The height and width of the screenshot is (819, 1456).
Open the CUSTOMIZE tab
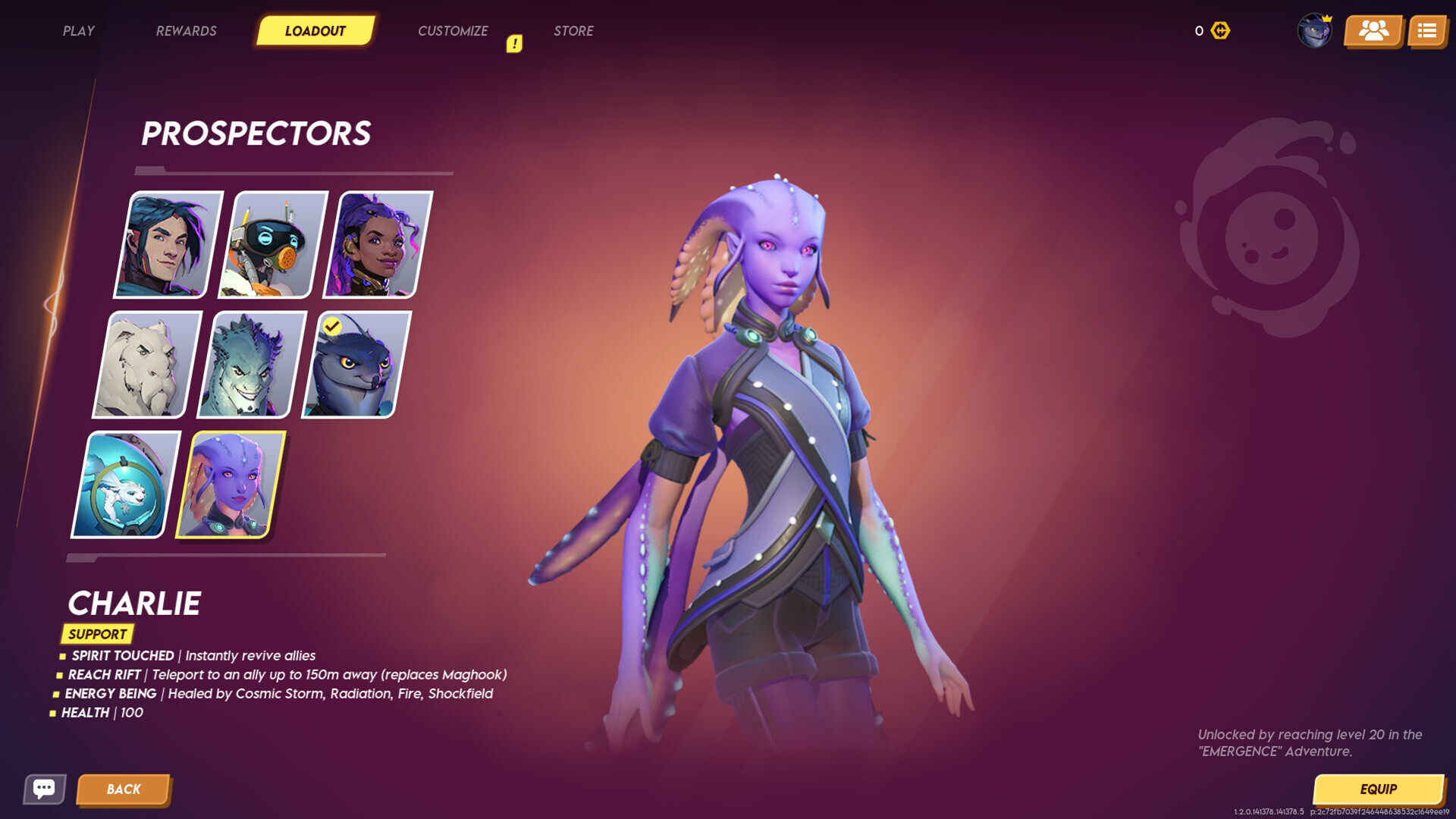pos(453,30)
